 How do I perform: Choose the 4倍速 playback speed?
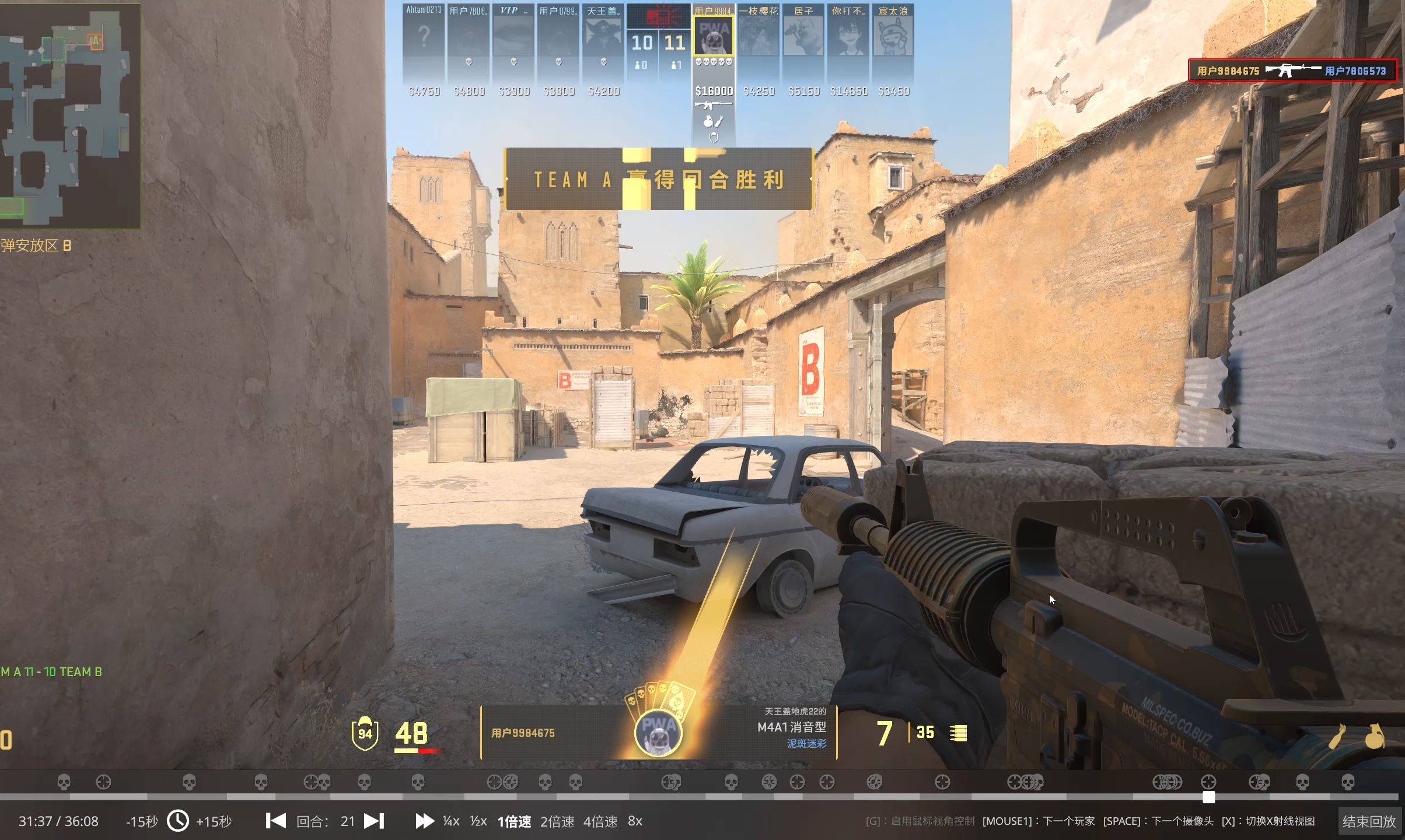600,821
